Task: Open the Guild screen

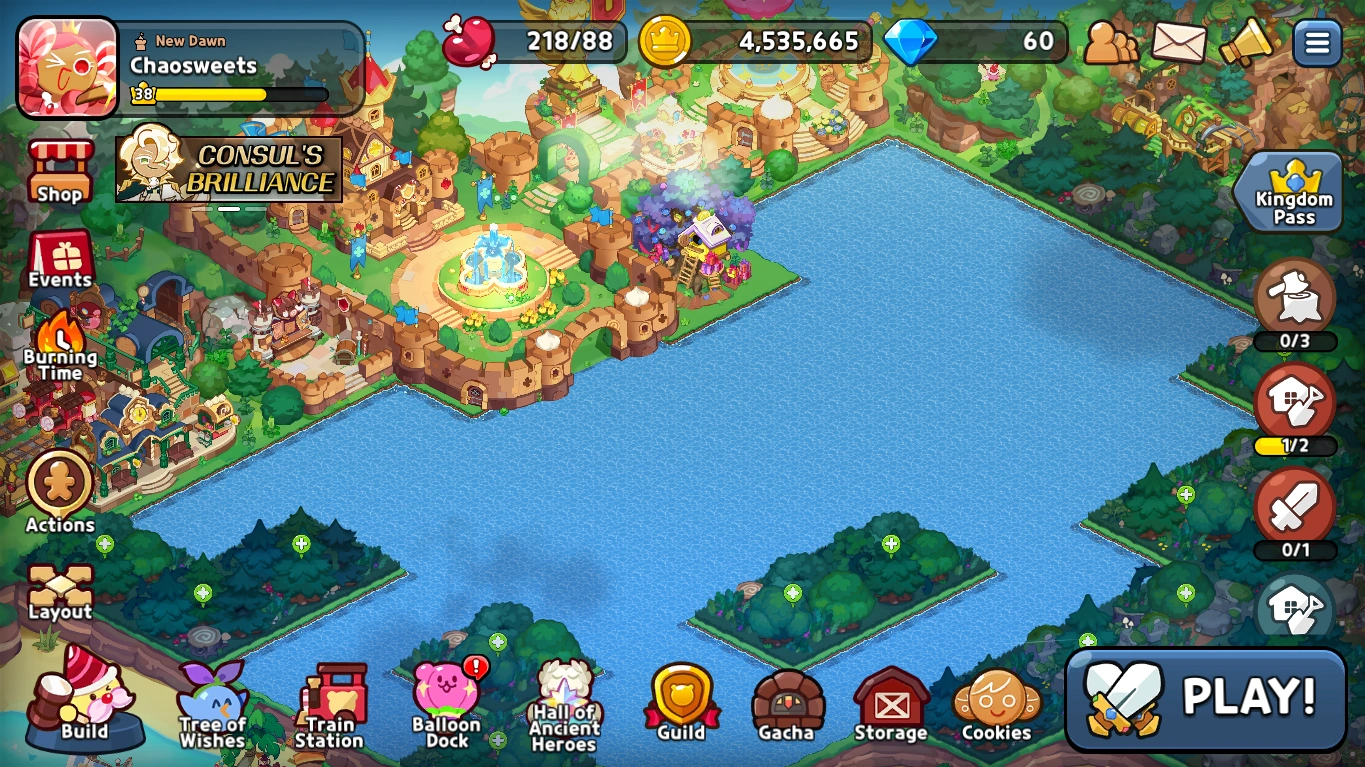Action: tap(681, 700)
